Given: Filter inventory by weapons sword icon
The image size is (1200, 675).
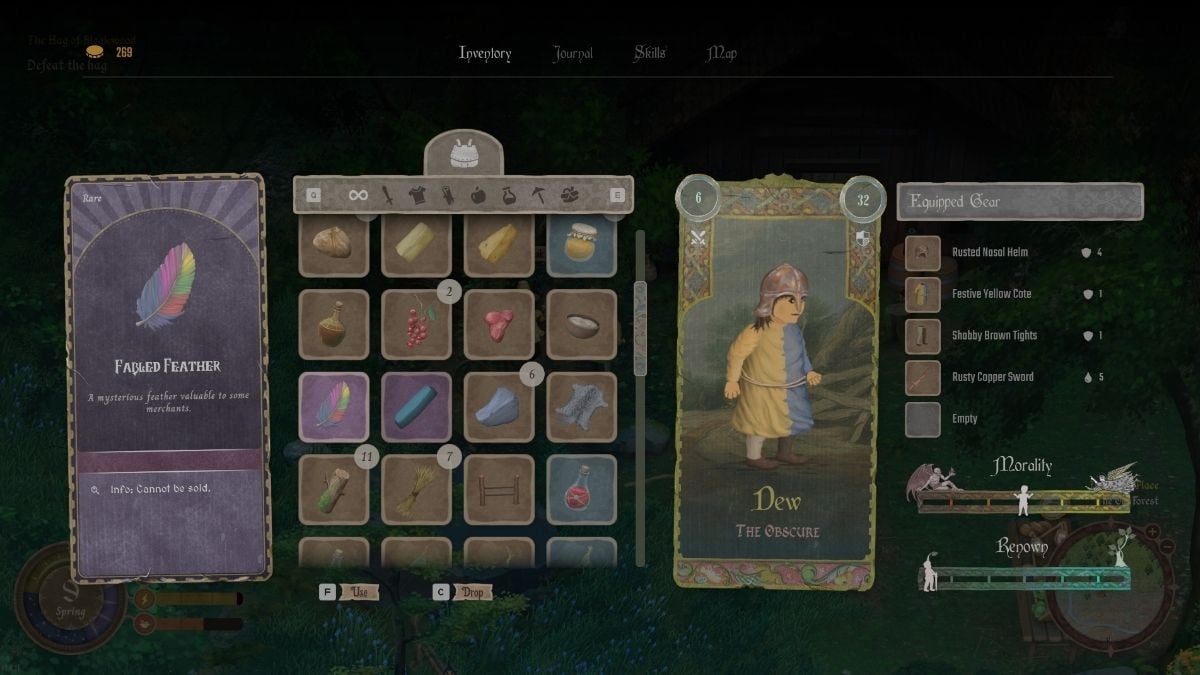Looking at the screenshot, I should 386,195.
